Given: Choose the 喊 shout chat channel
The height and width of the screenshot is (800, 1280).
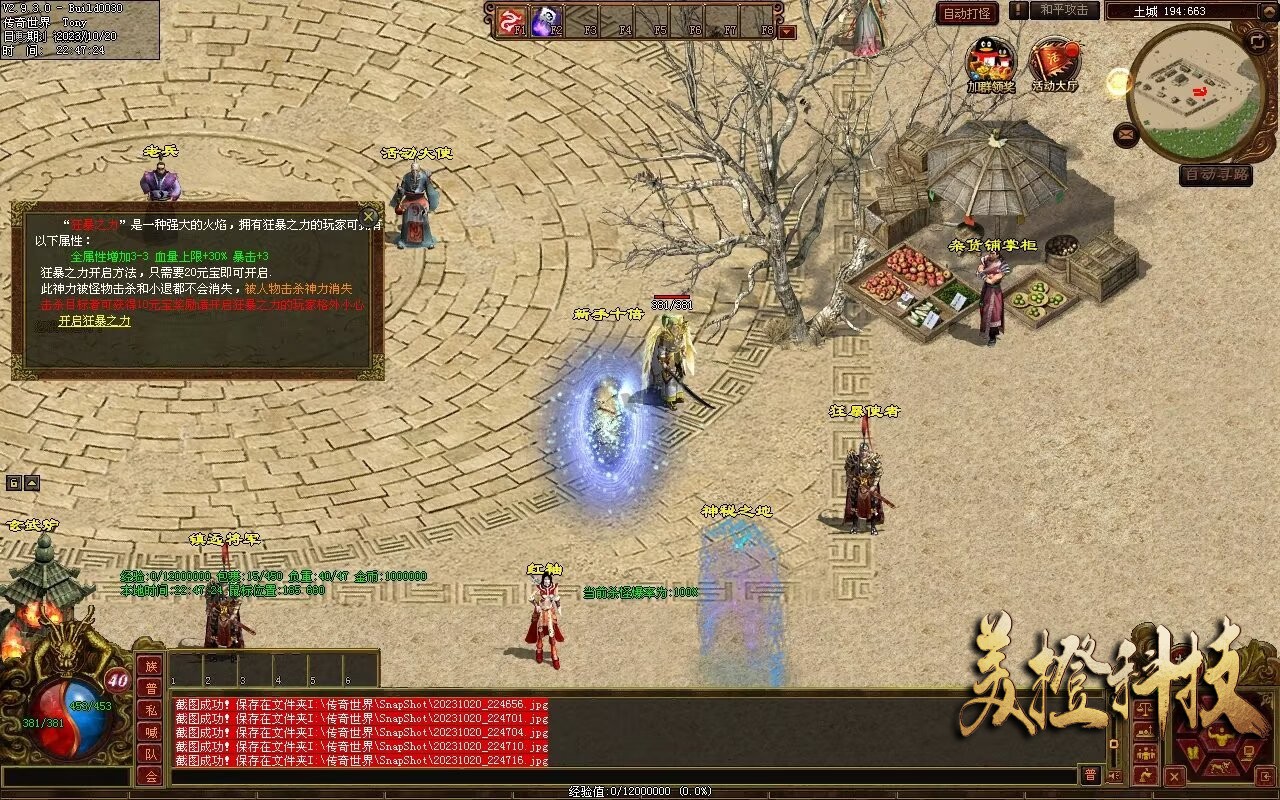Looking at the screenshot, I should click(150, 732).
